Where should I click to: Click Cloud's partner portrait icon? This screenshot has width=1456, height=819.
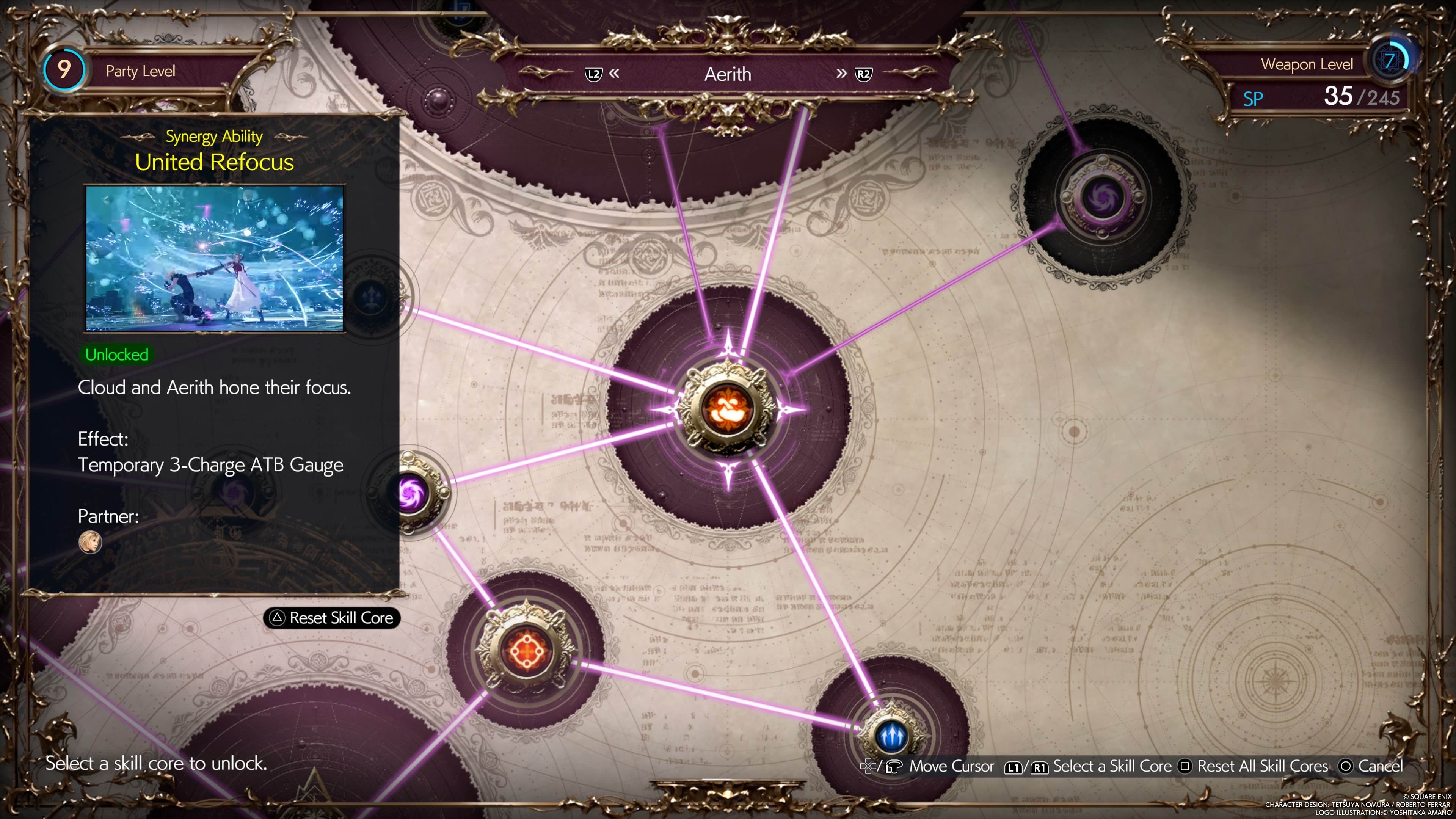click(90, 542)
